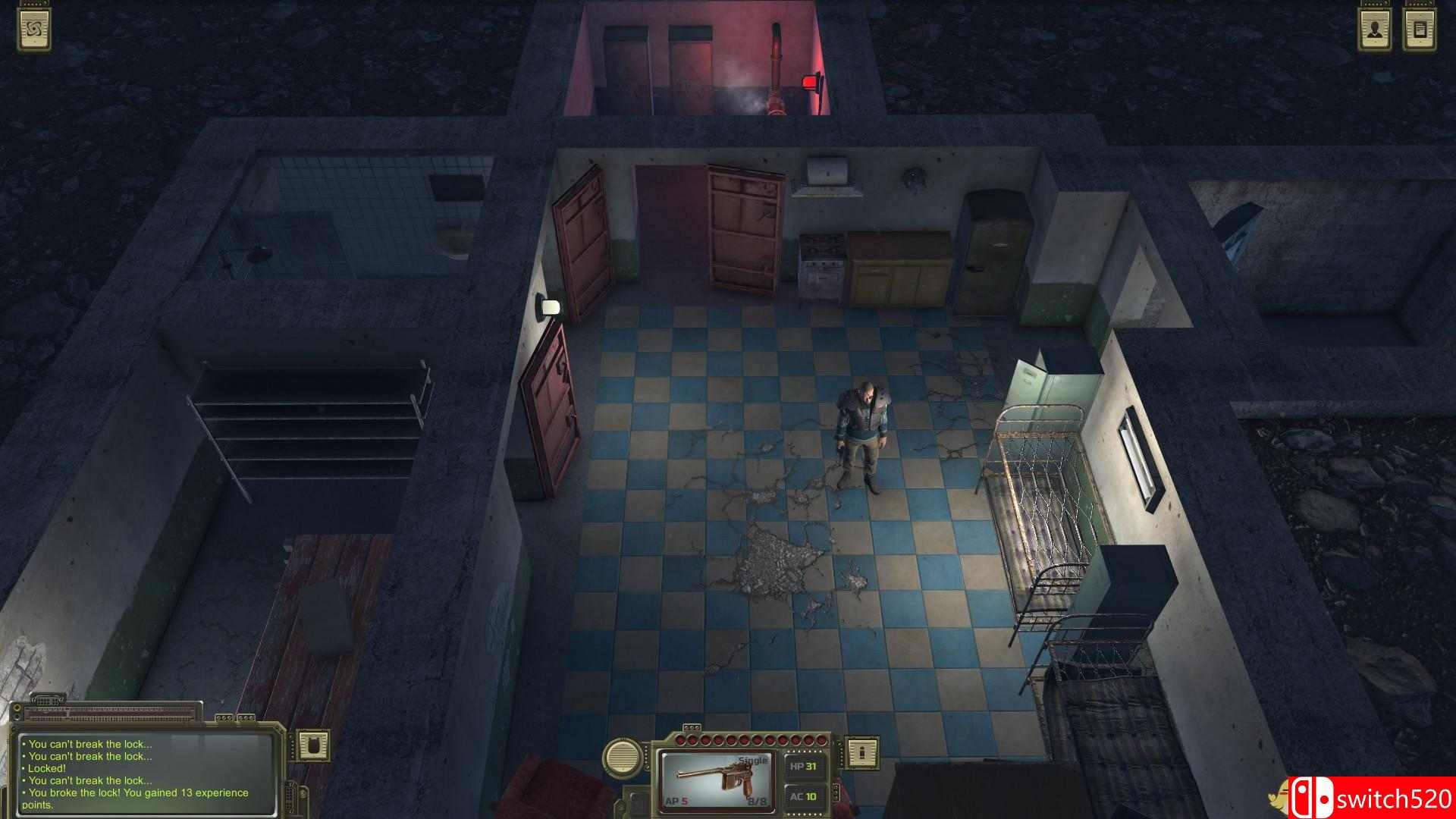Click the AC 10 armor class readout
Viewport: 1456px width, 819px height.
click(803, 798)
